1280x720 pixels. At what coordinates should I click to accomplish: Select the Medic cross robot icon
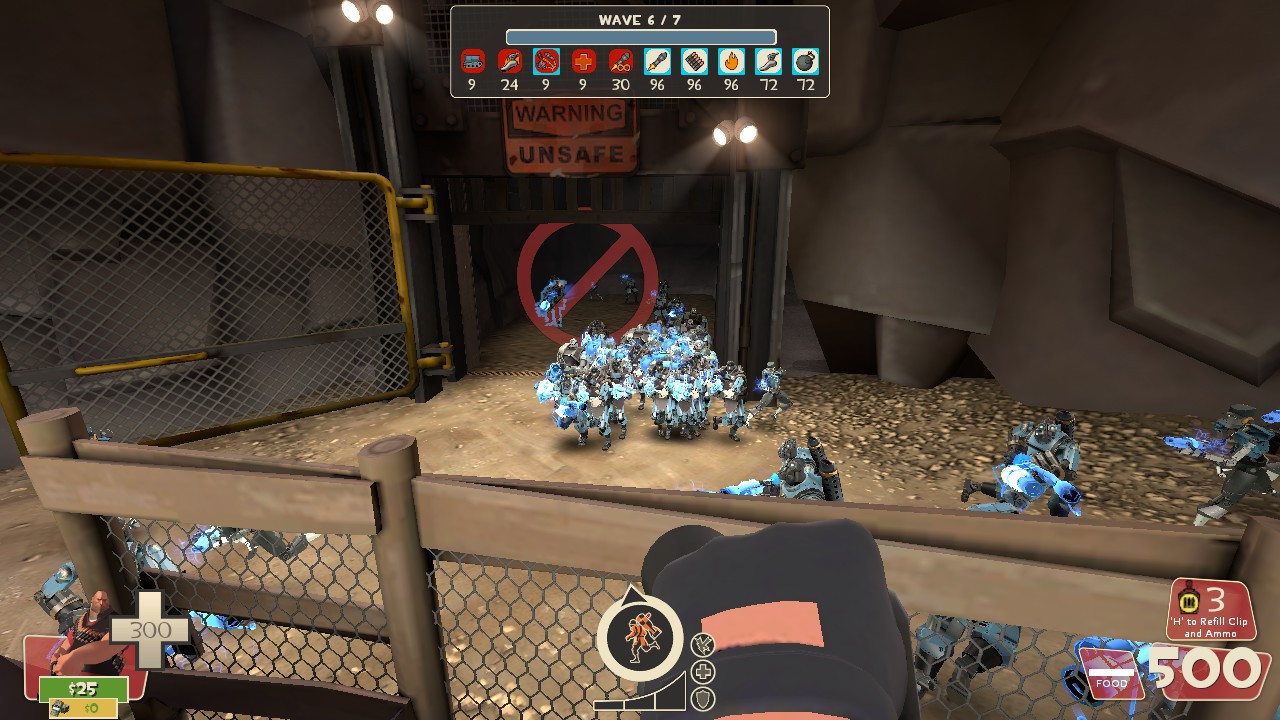click(x=582, y=62)
